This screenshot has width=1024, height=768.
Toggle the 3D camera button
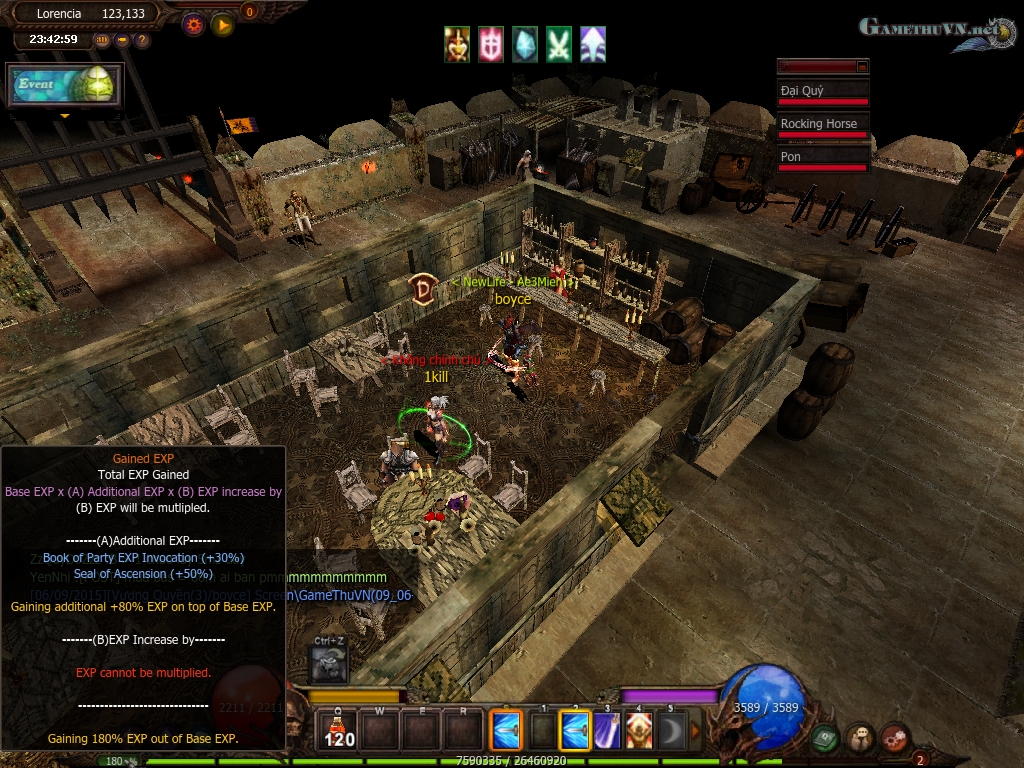102,40
